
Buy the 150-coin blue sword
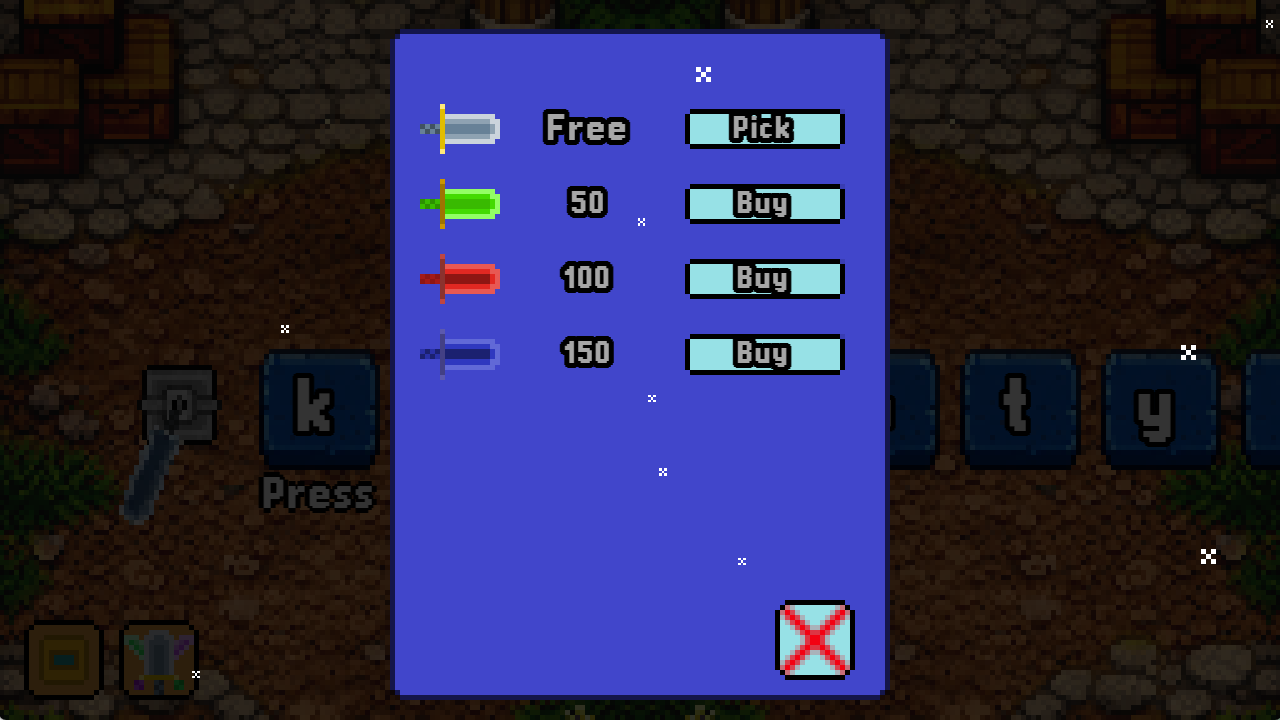click(765, 353)
